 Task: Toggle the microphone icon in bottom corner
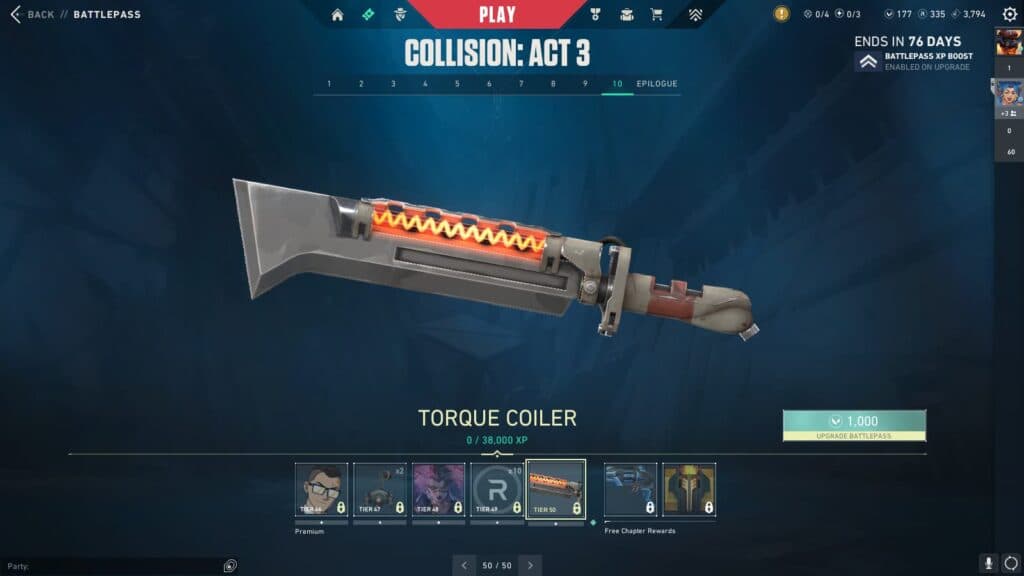988,564
